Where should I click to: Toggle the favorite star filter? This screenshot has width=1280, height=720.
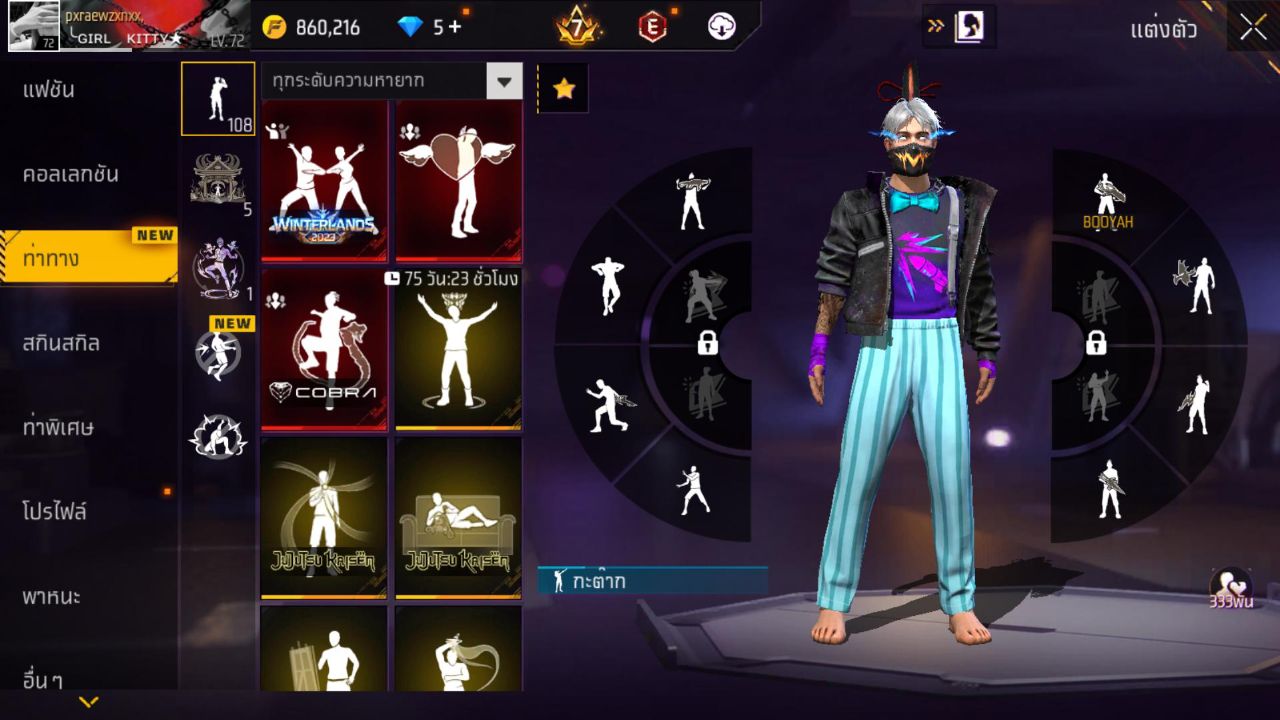(x=564, y=88)
